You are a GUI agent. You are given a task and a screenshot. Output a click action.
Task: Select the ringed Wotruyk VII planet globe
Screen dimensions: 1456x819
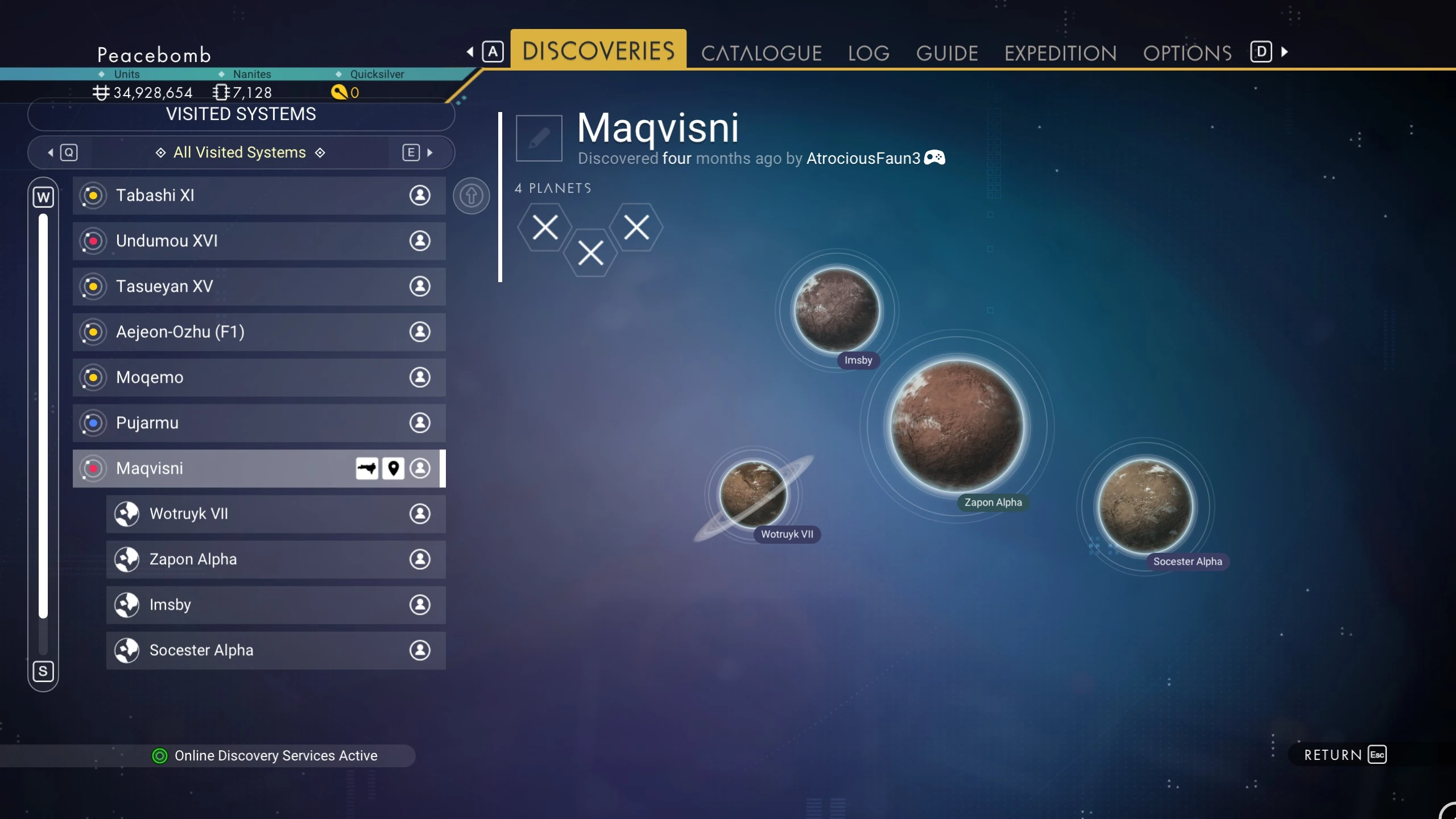pyautogui.click(x=753, y=494)
